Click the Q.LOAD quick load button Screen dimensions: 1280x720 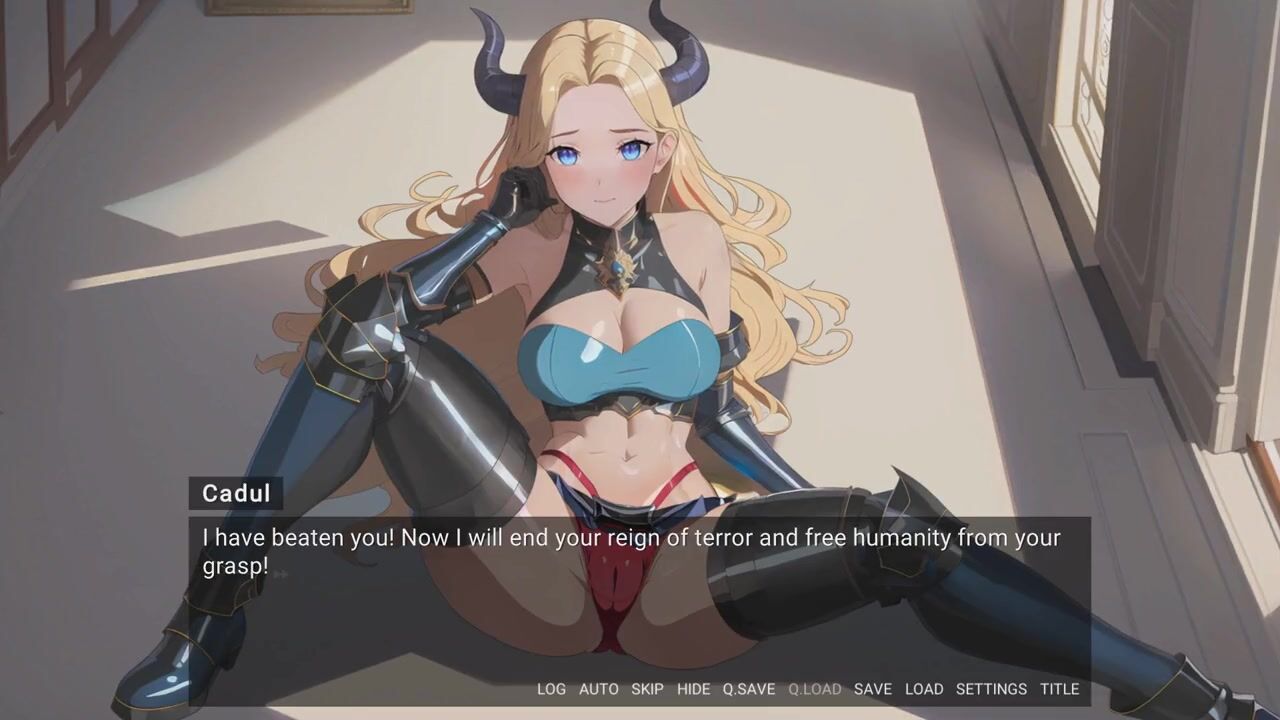click(814, 689)
